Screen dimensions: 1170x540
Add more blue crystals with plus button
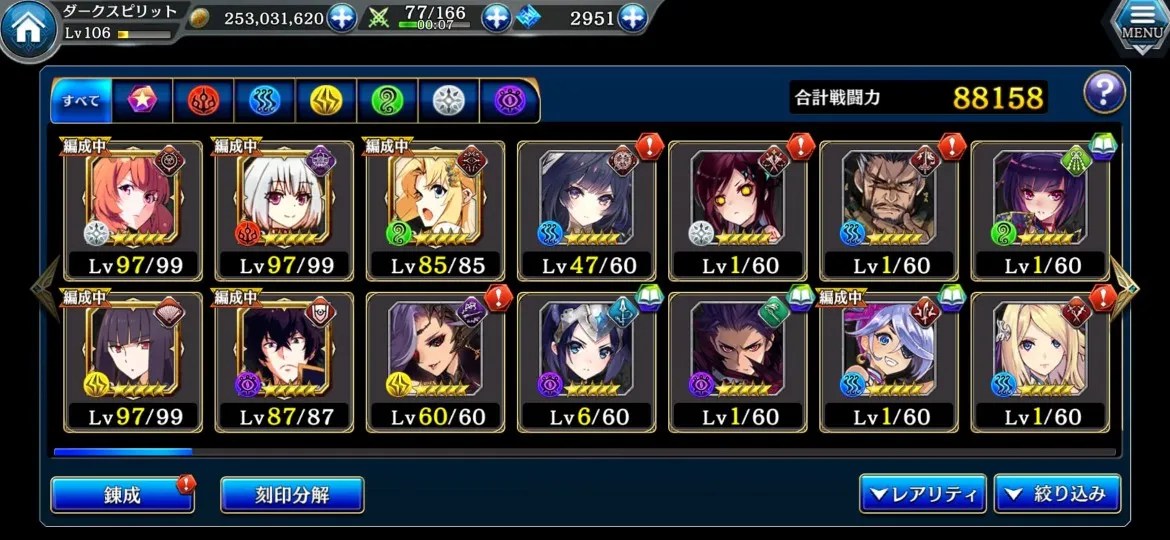[632, 18]
